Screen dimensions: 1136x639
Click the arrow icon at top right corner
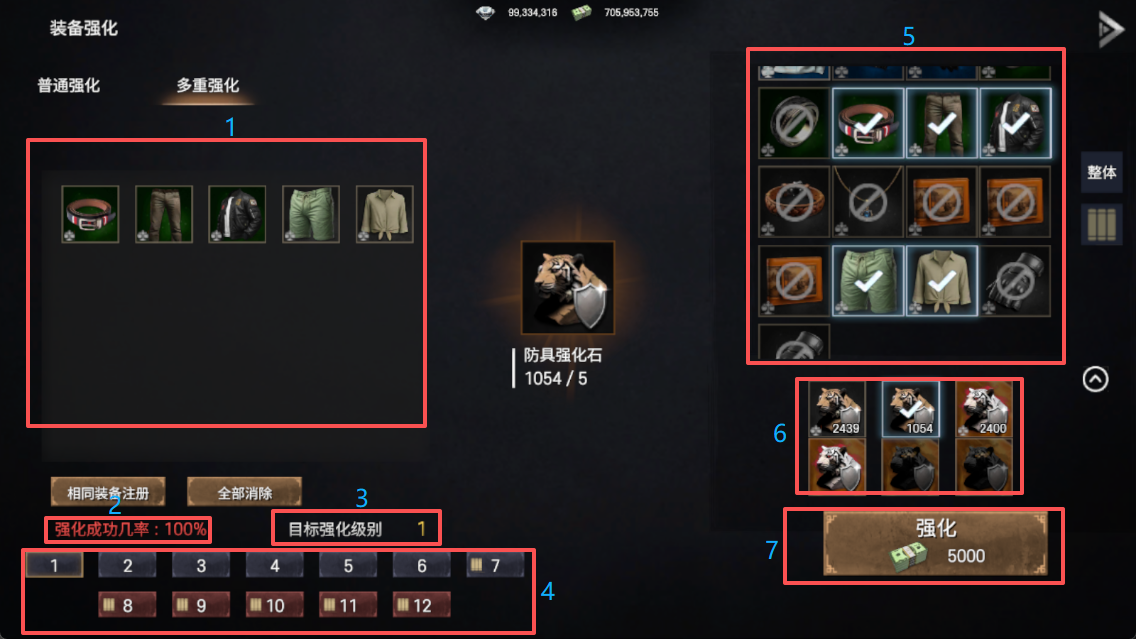click(x=1110, y=28)
